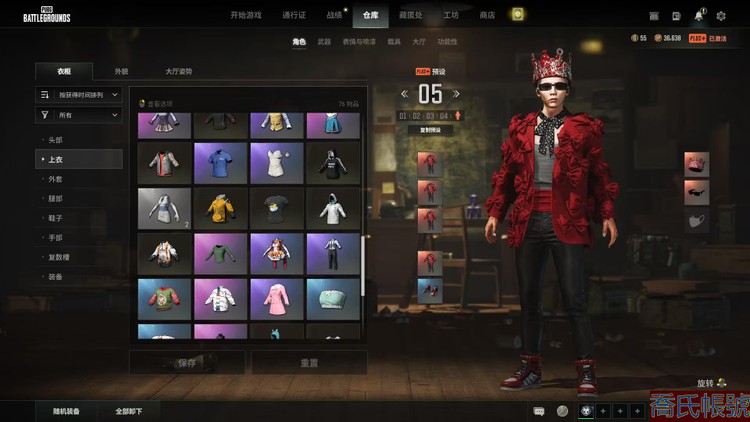Open the 商店 (Store) menu
This screenshot has width=750, height=422.
point(487,15)
